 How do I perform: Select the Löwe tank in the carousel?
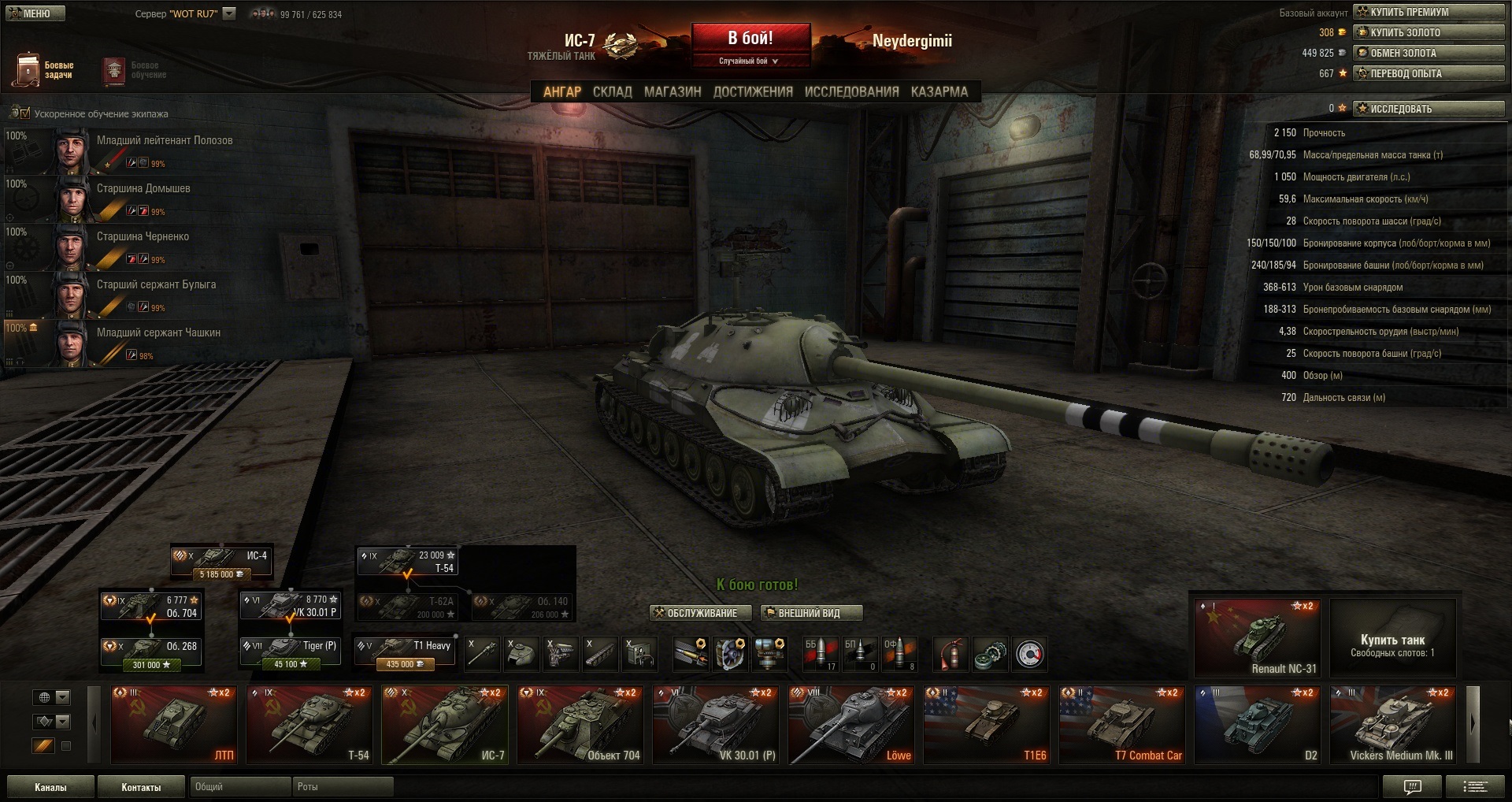pyautogui.click(x=850, y=725)
